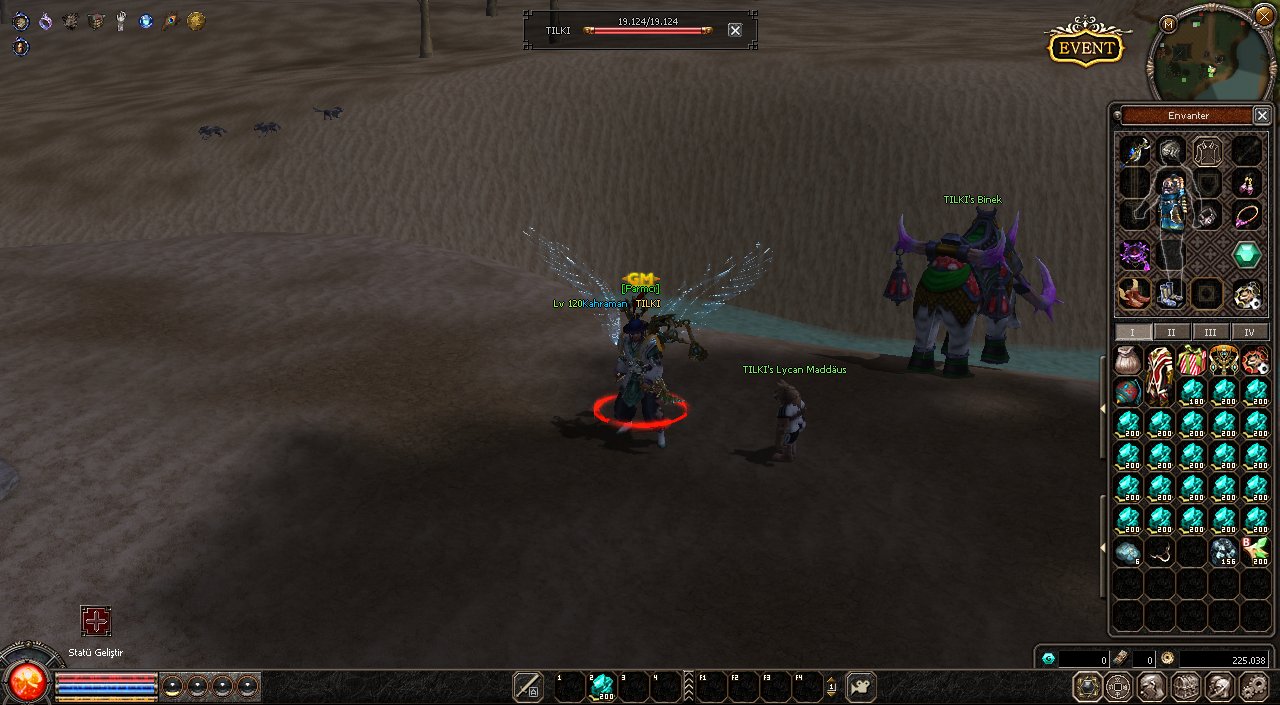Click the Statü Geliştir red cross button
The image size is (1280, 705).
point(96,621)
